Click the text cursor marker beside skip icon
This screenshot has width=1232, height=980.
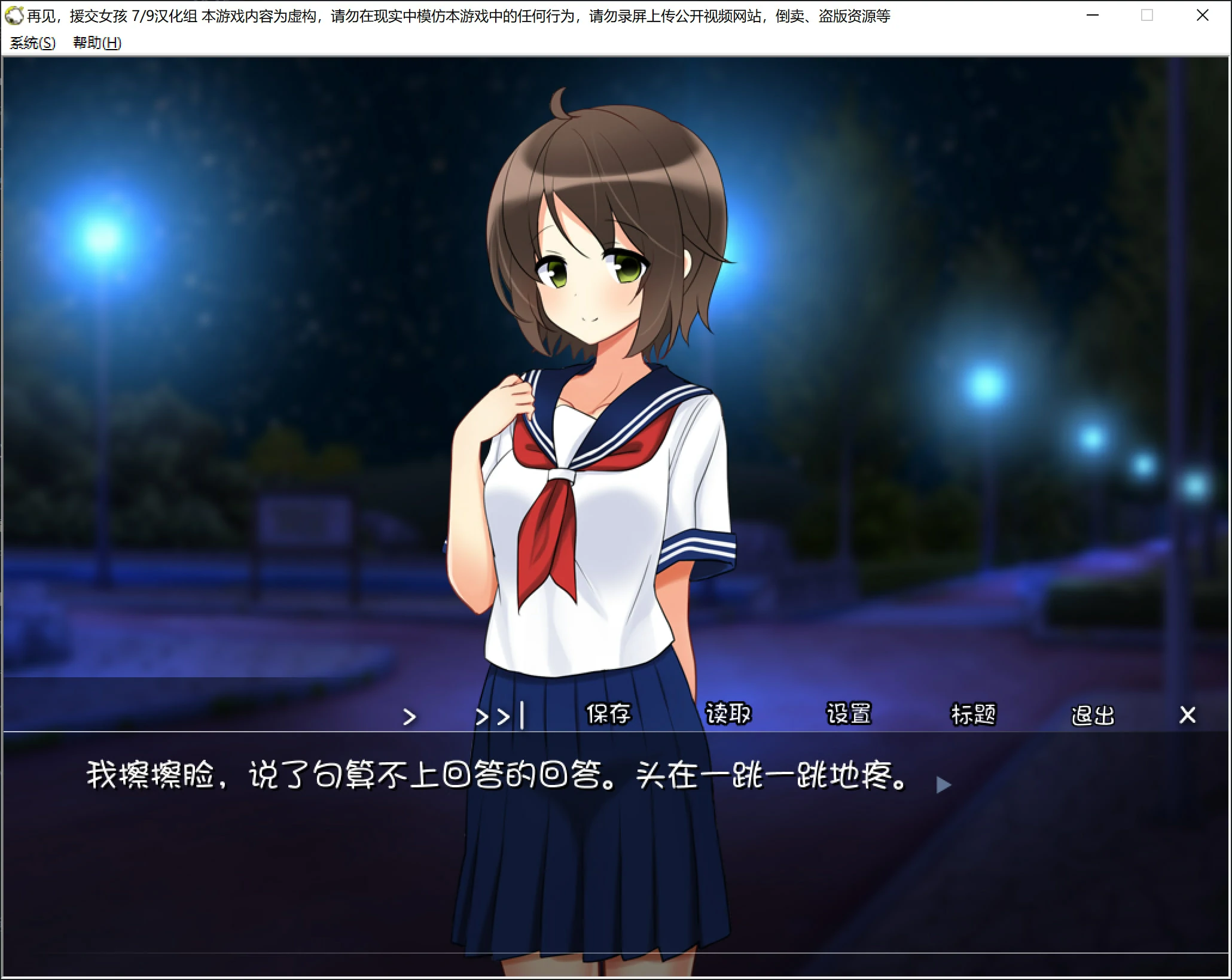[522, 715]
